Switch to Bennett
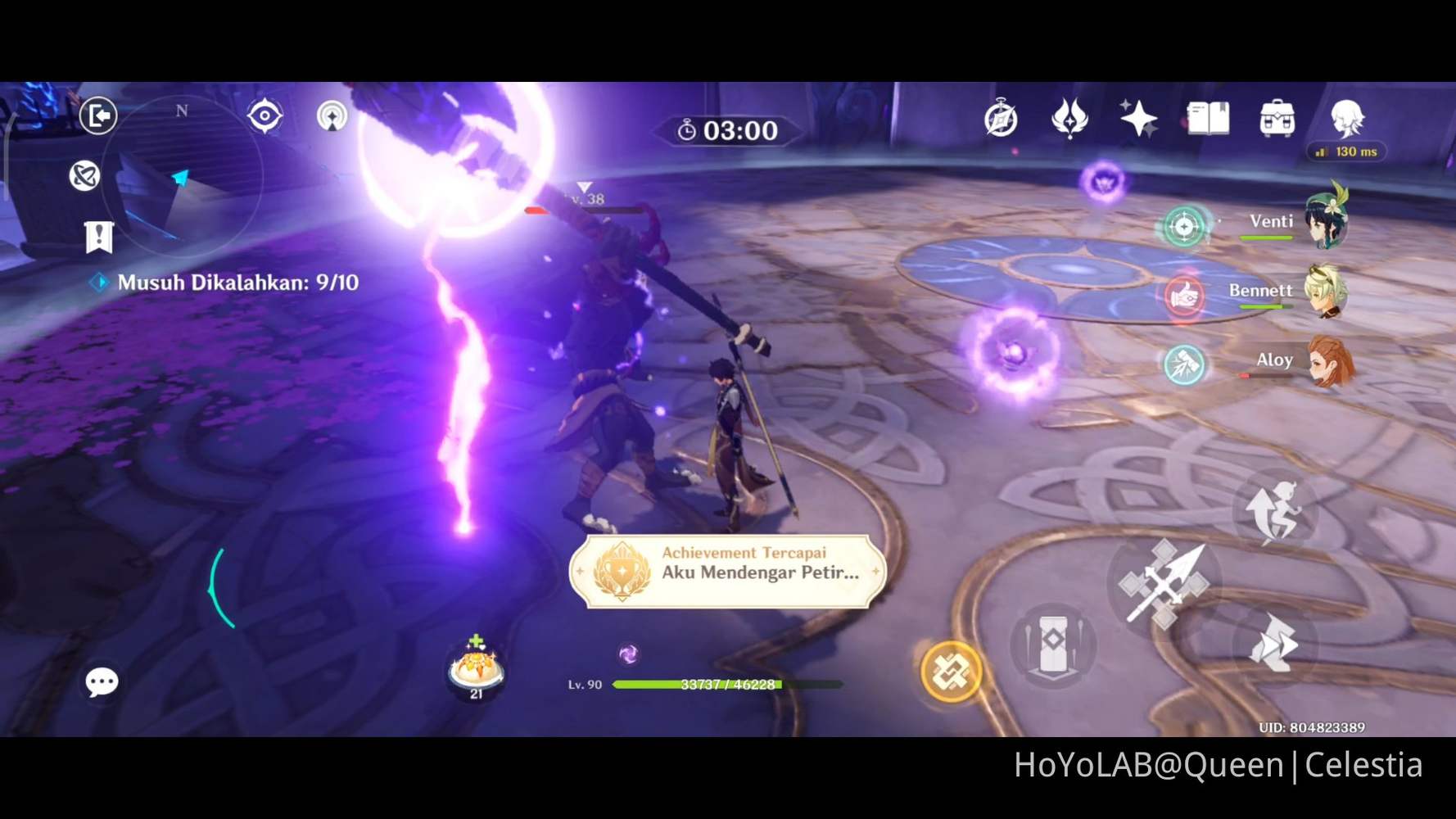 pos(1328,292)
